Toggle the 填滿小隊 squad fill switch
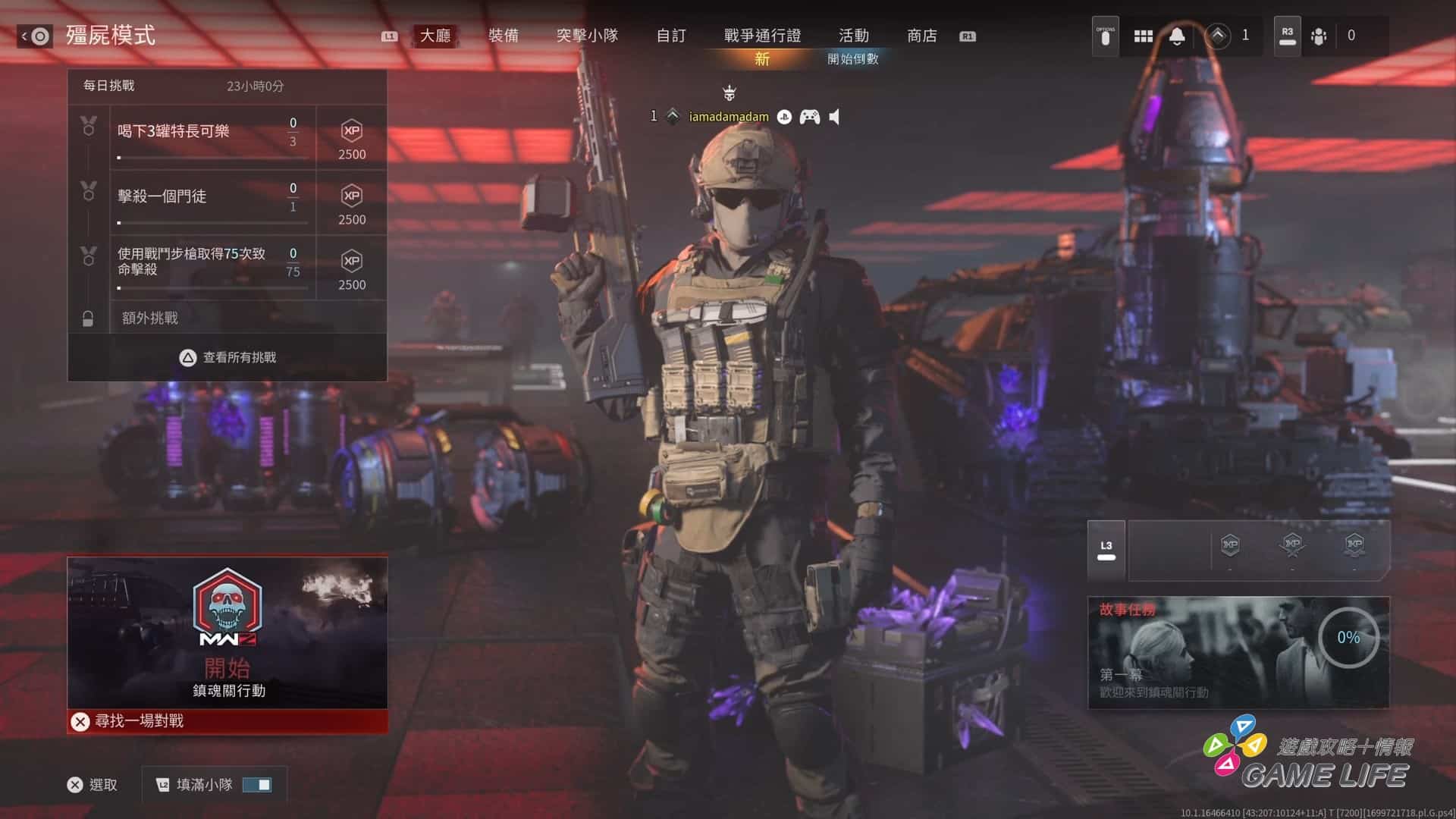 257,785
